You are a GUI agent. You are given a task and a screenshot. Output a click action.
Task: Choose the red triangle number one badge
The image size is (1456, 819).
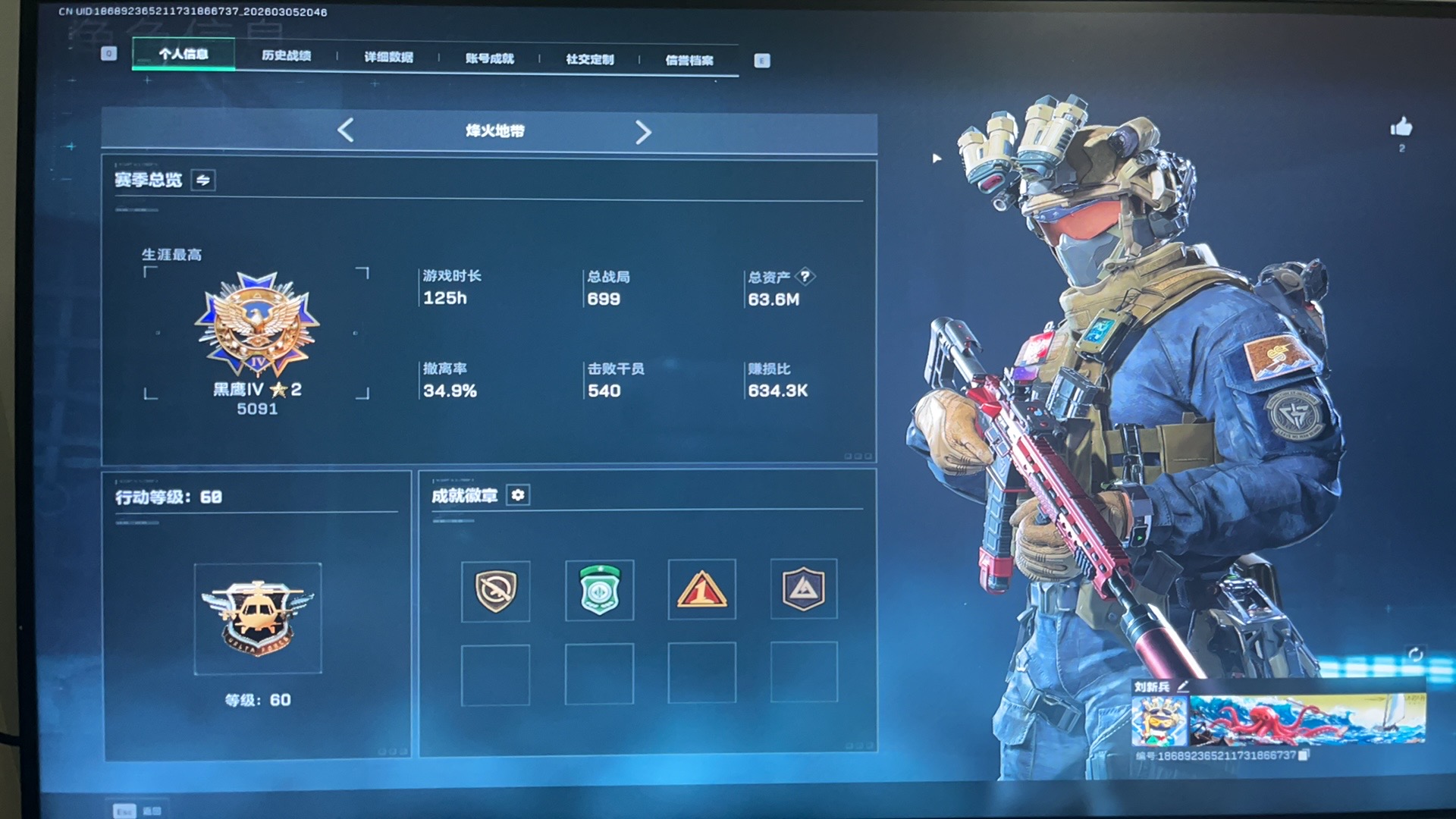point(701,589)
